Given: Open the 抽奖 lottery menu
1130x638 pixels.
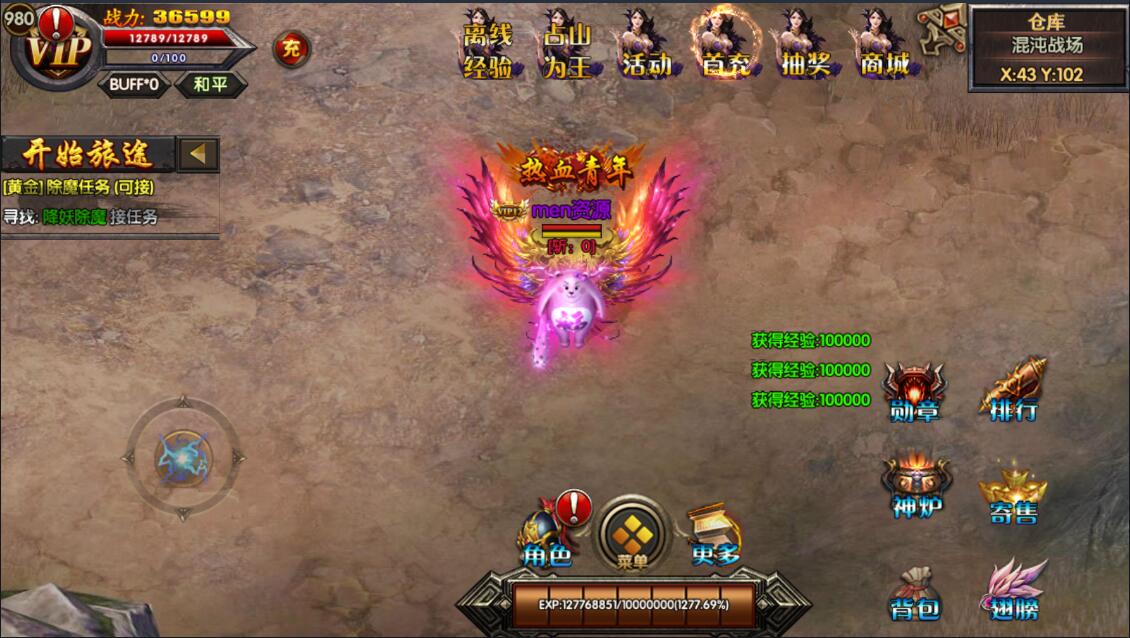Looking at the screenshot, I should point(805,48).
